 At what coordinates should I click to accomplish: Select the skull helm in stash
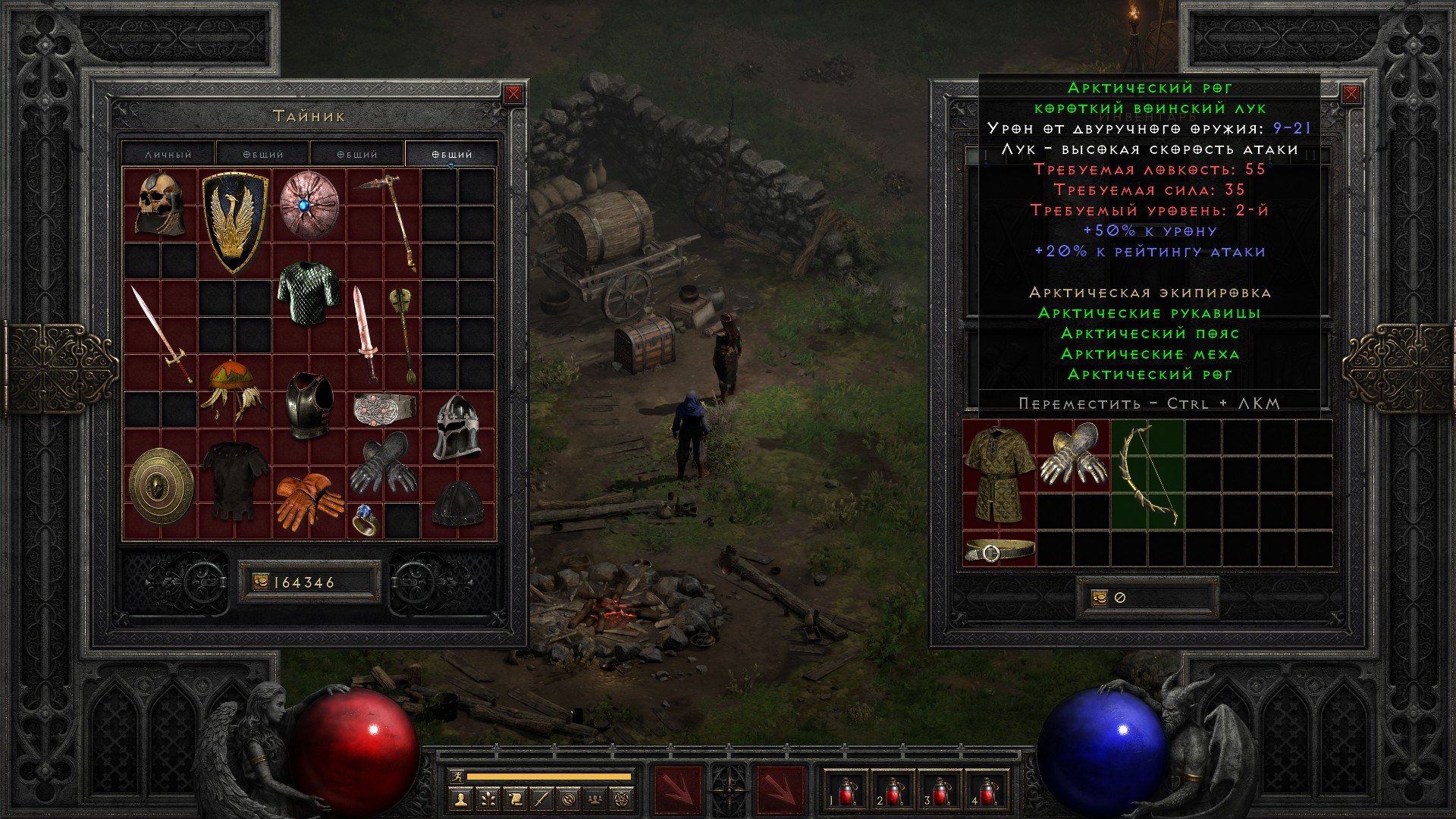point(161,205)
